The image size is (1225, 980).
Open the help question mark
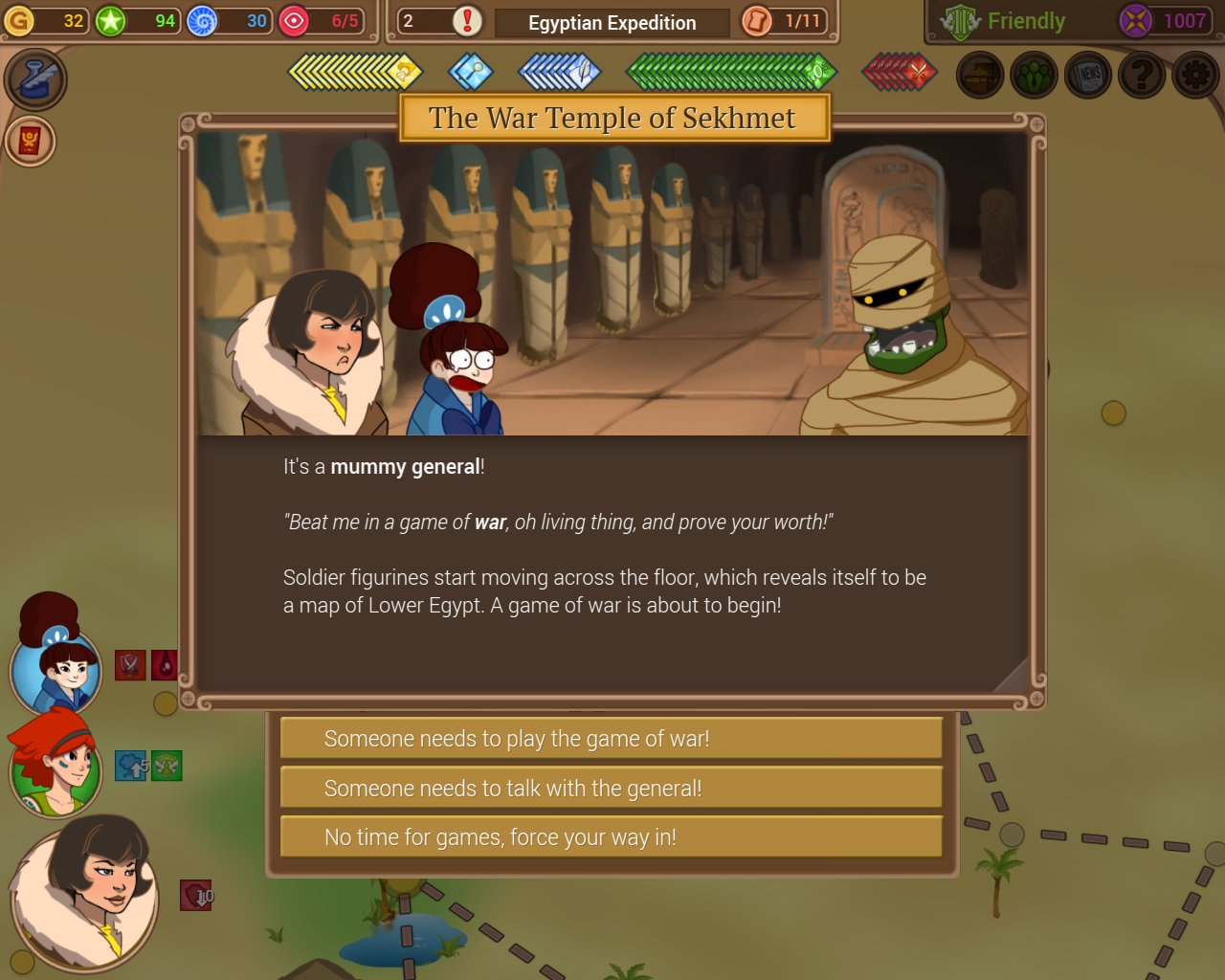(x=1141, y=74)
